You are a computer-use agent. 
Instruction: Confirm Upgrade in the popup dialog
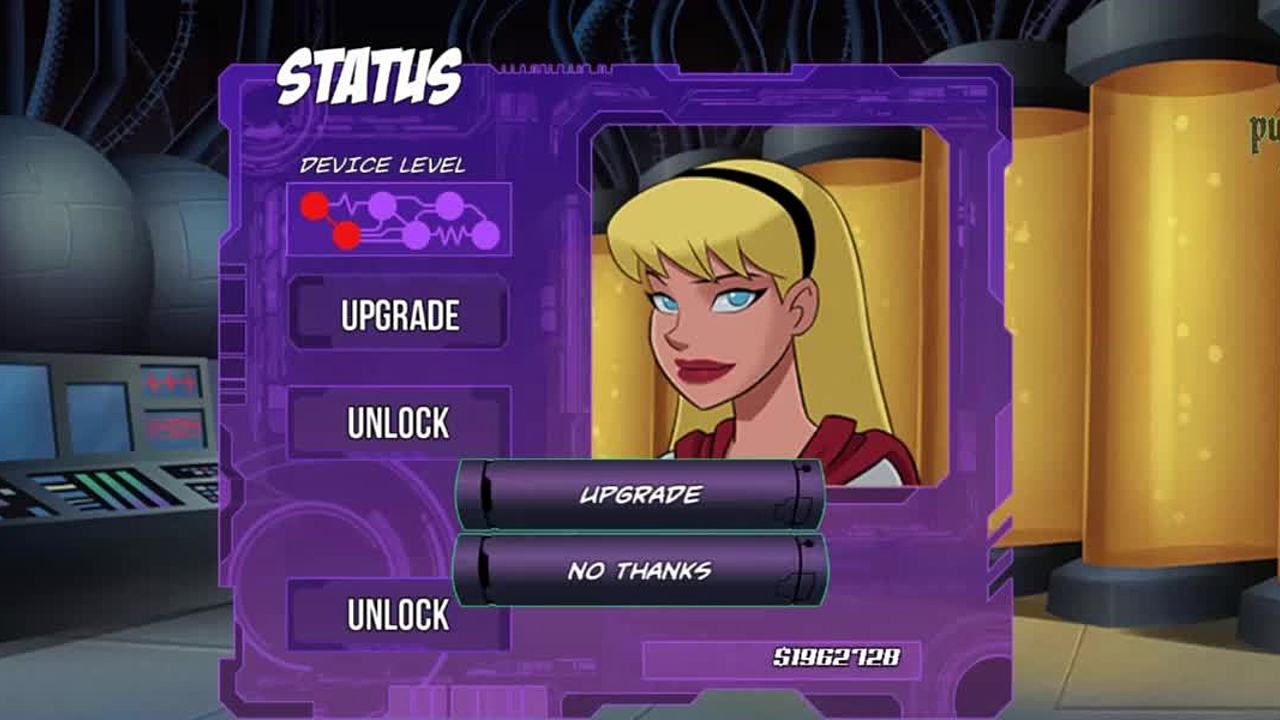pos(640,494)
